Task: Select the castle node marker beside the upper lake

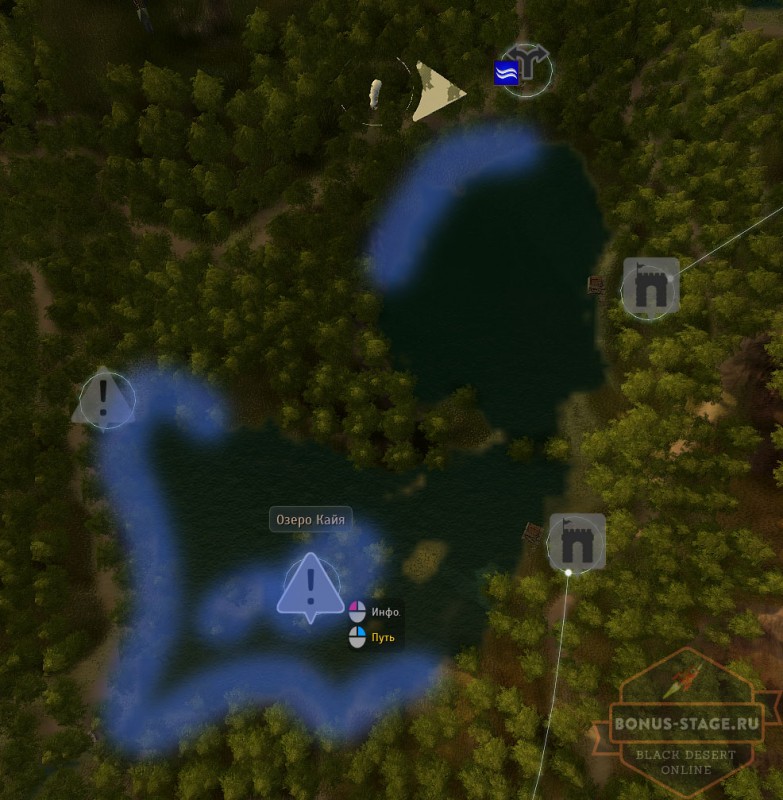Action: pos(650,288)
